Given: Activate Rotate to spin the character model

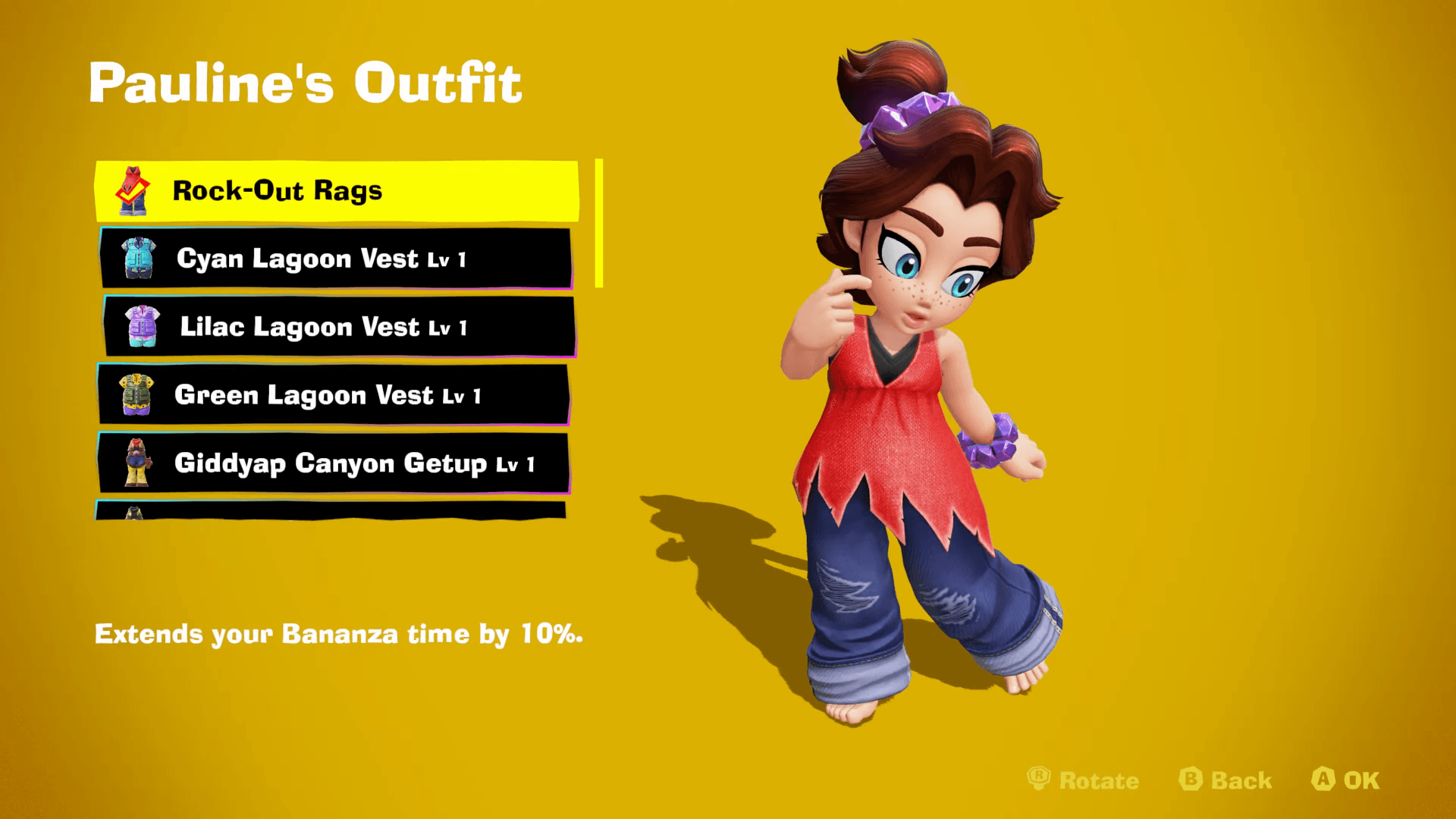Looking at the screenshot, I should point(1084,780).
